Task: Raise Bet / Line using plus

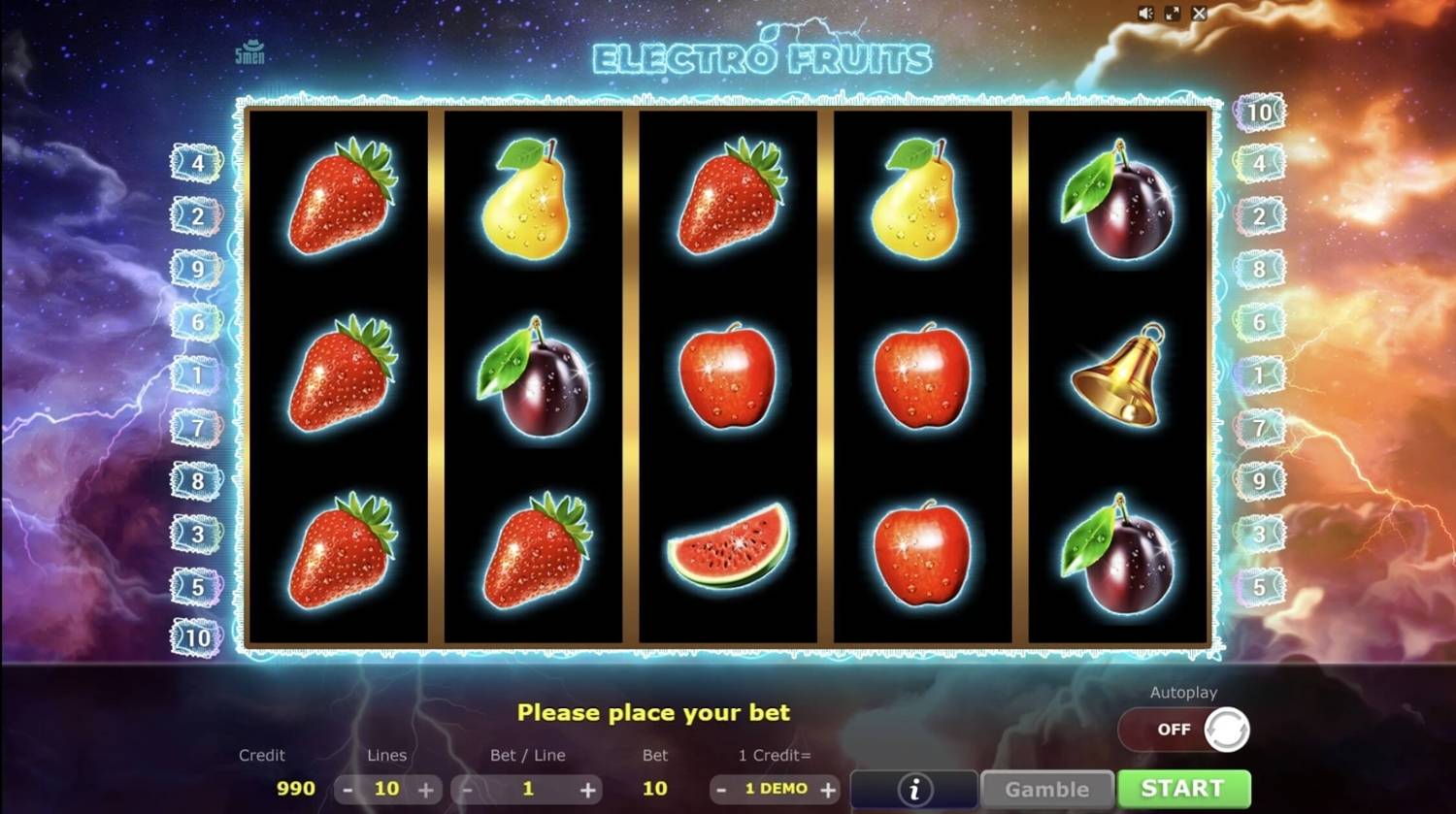Action: pyautogui.click(x=589, y=789)
